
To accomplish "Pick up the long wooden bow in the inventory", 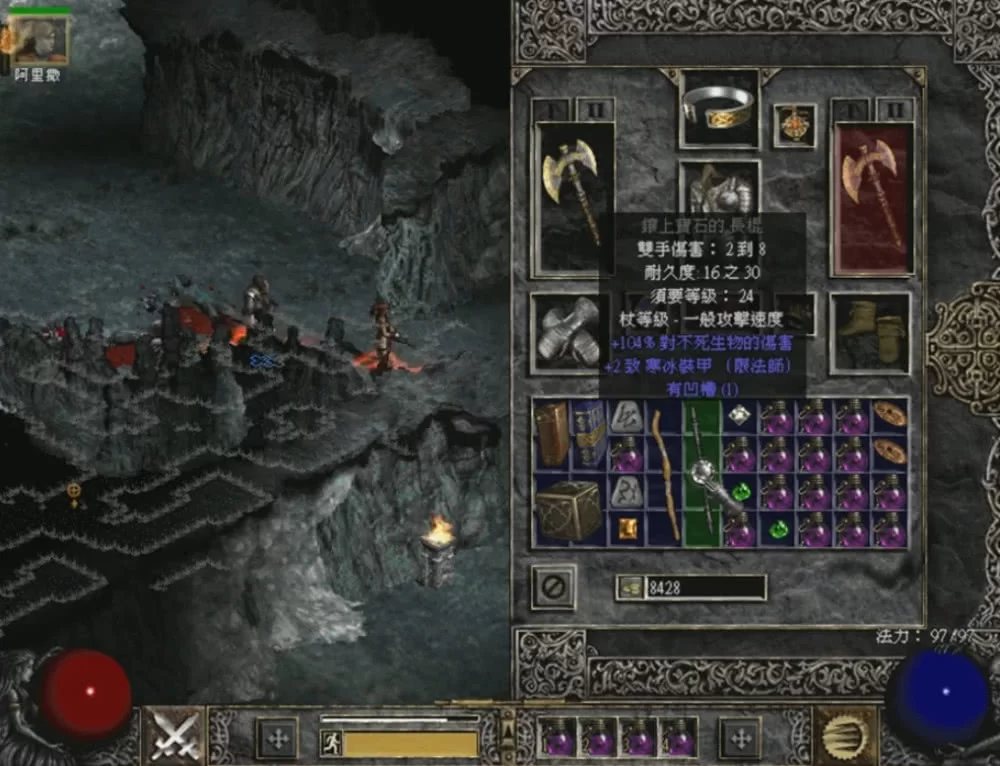I will pyautogui.click(x=665, y=470).
